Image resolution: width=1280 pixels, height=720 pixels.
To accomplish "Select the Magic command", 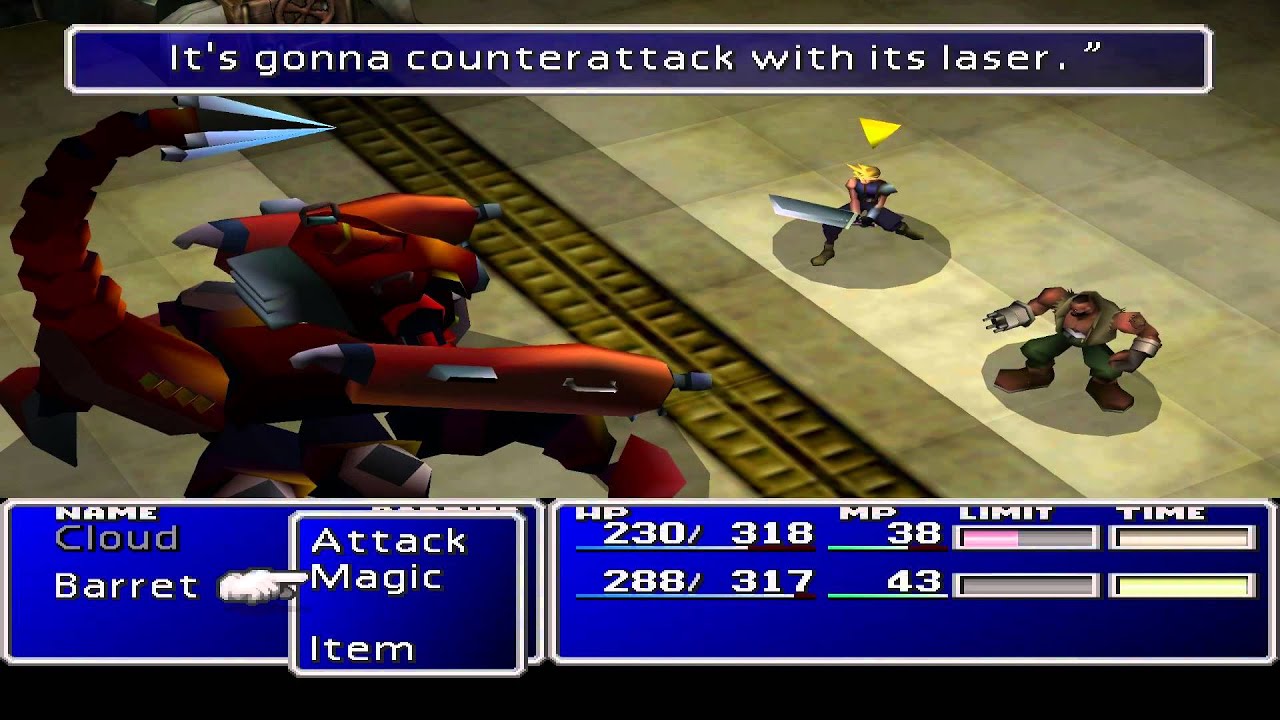I will (376, 578).
